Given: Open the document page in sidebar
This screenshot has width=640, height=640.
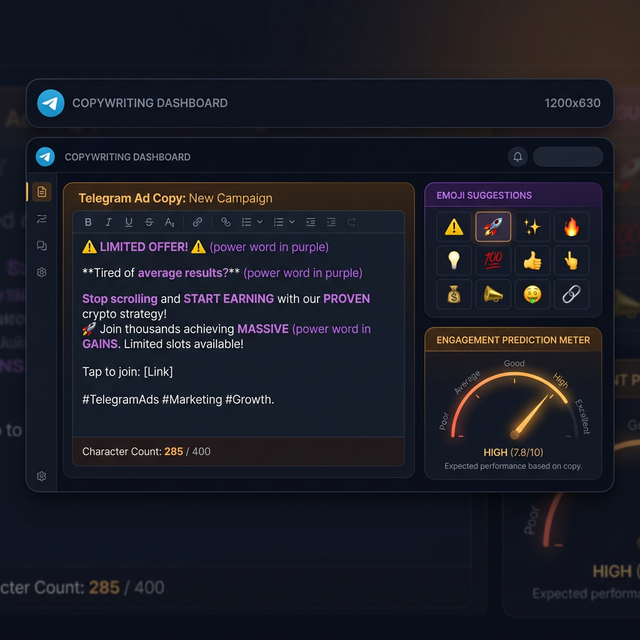Looking at the screenshot, I should pos(42,191).
